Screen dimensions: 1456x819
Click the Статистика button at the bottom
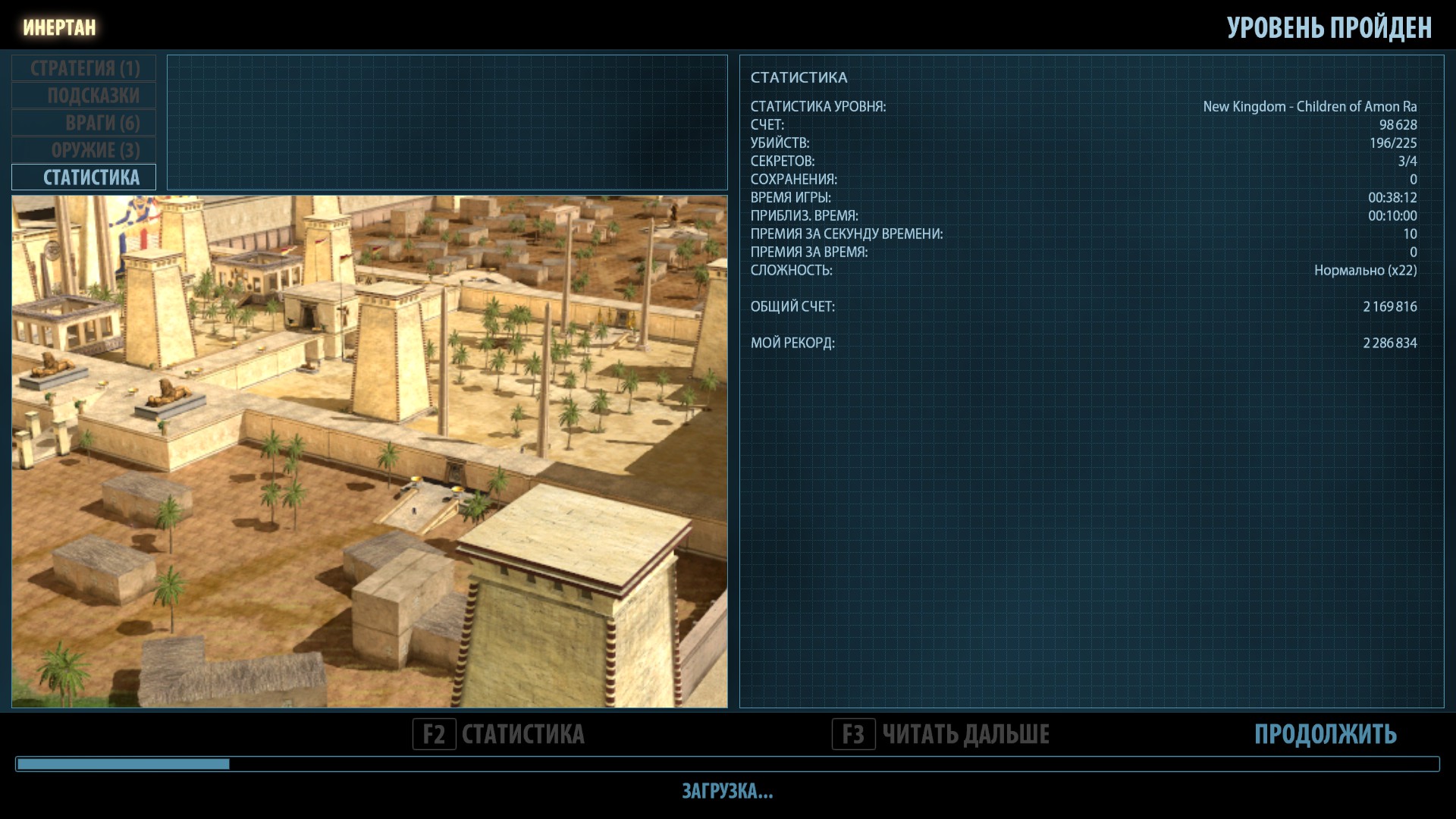[x=499, y=734]
